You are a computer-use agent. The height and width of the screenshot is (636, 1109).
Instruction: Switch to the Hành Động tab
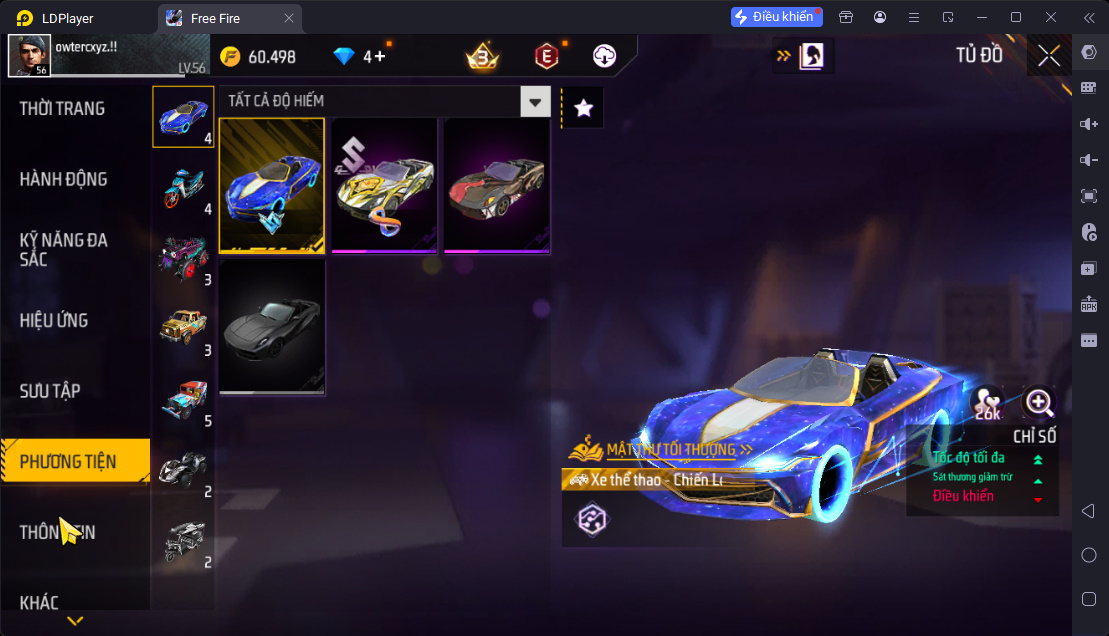63,180
